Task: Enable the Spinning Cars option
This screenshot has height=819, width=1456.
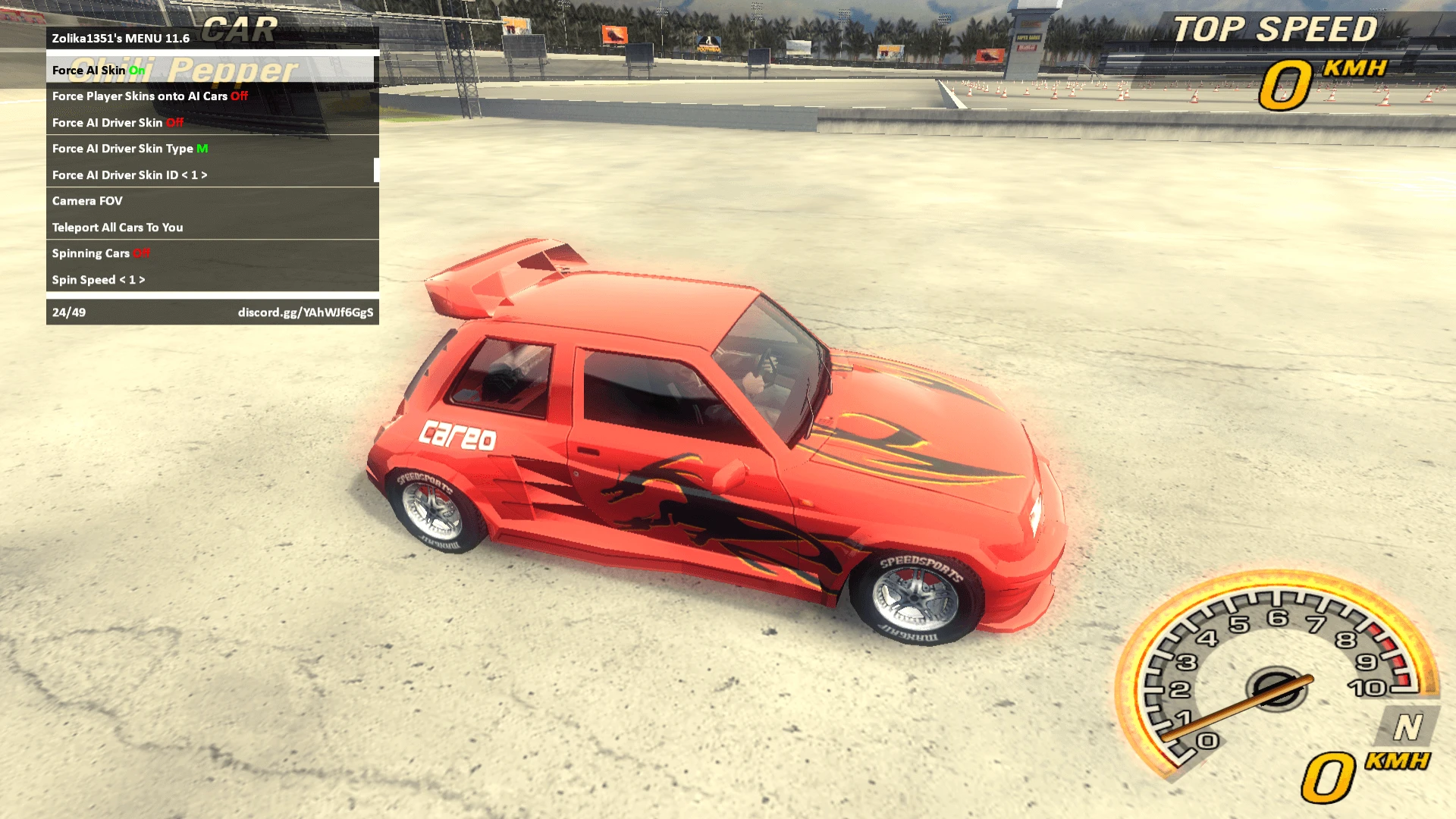Action: pos(100,253)
